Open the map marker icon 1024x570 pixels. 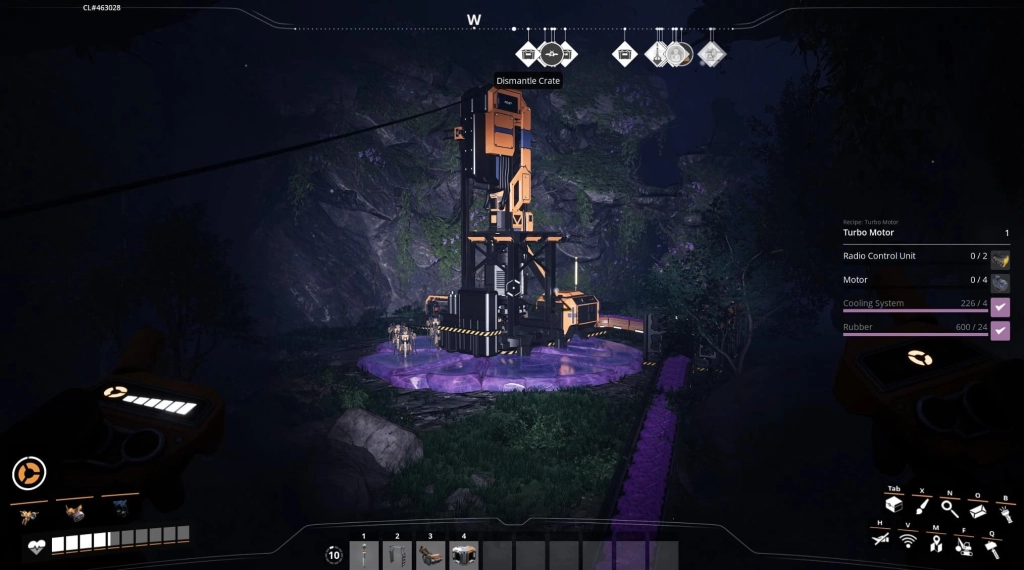coord(936,543)
